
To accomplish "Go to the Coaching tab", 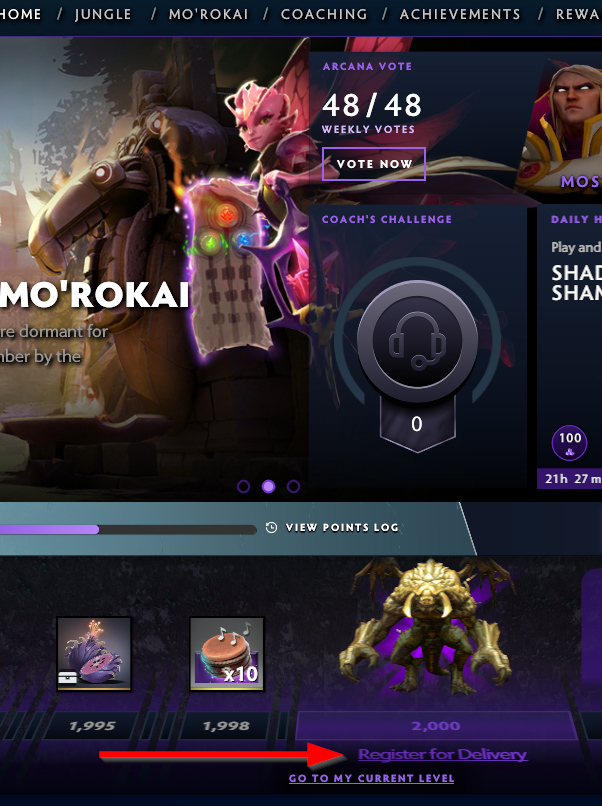I will click(324, 15).
